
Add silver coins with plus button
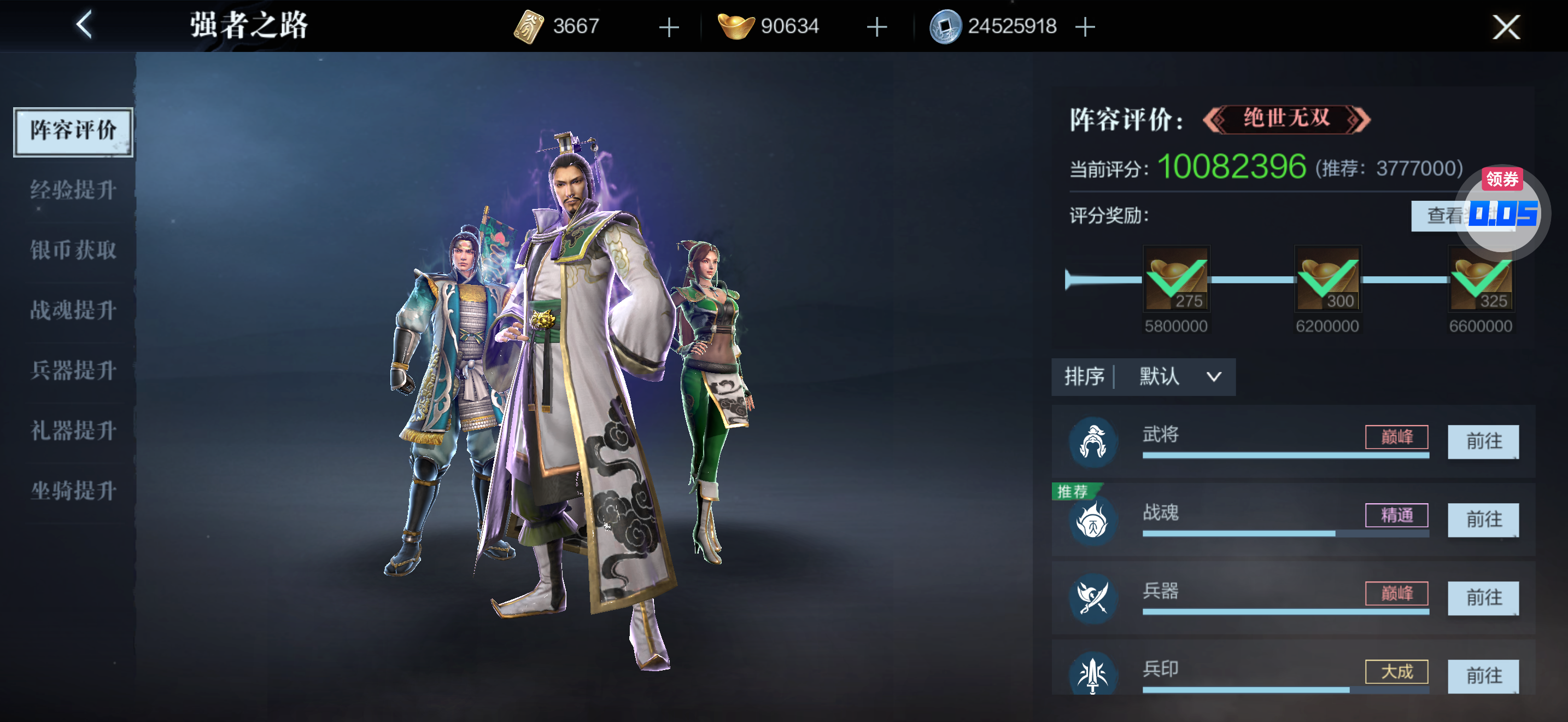pyautogui.click(x=1085, y=27)
